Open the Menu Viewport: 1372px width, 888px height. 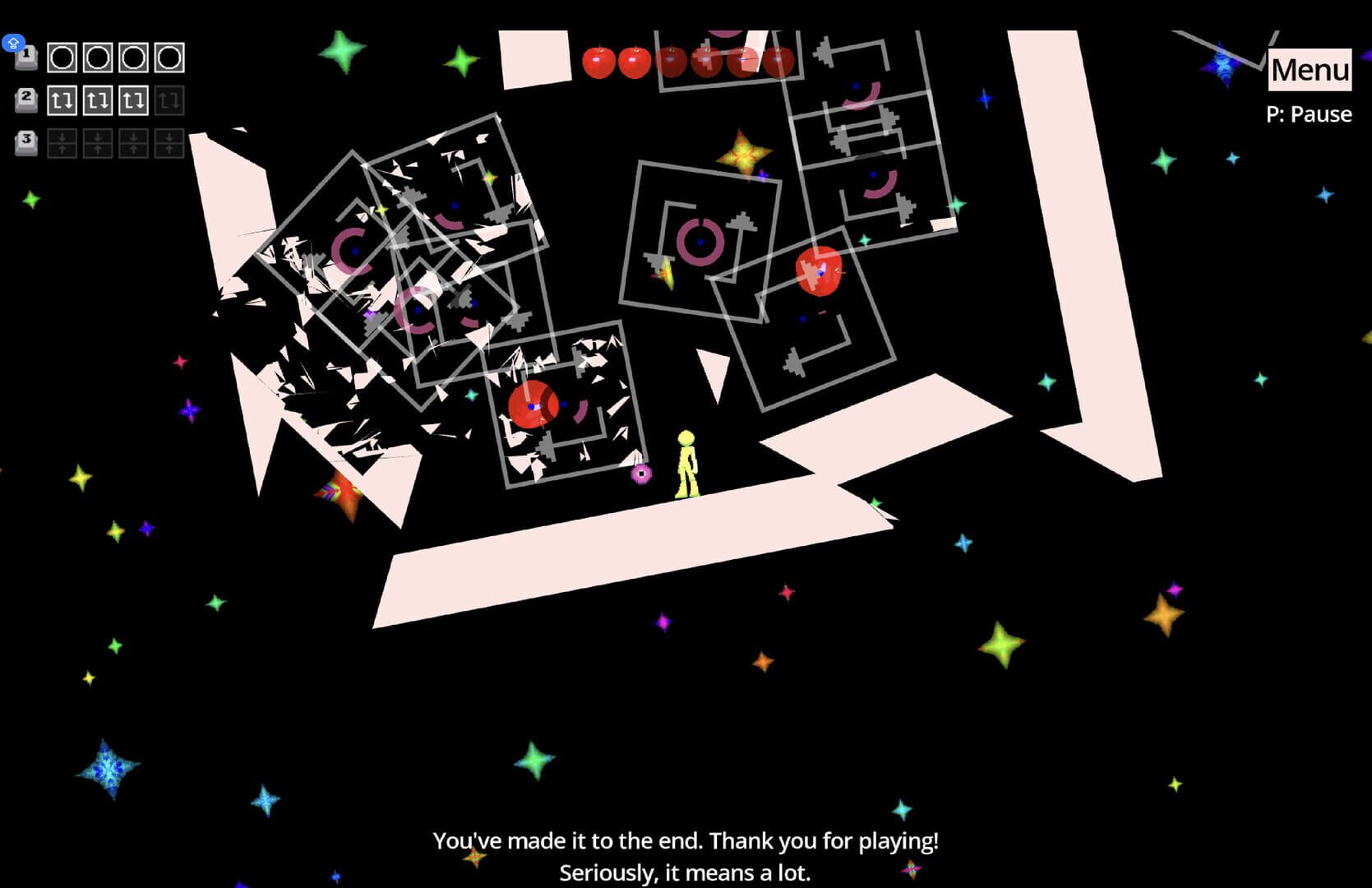pos(1309,69)
